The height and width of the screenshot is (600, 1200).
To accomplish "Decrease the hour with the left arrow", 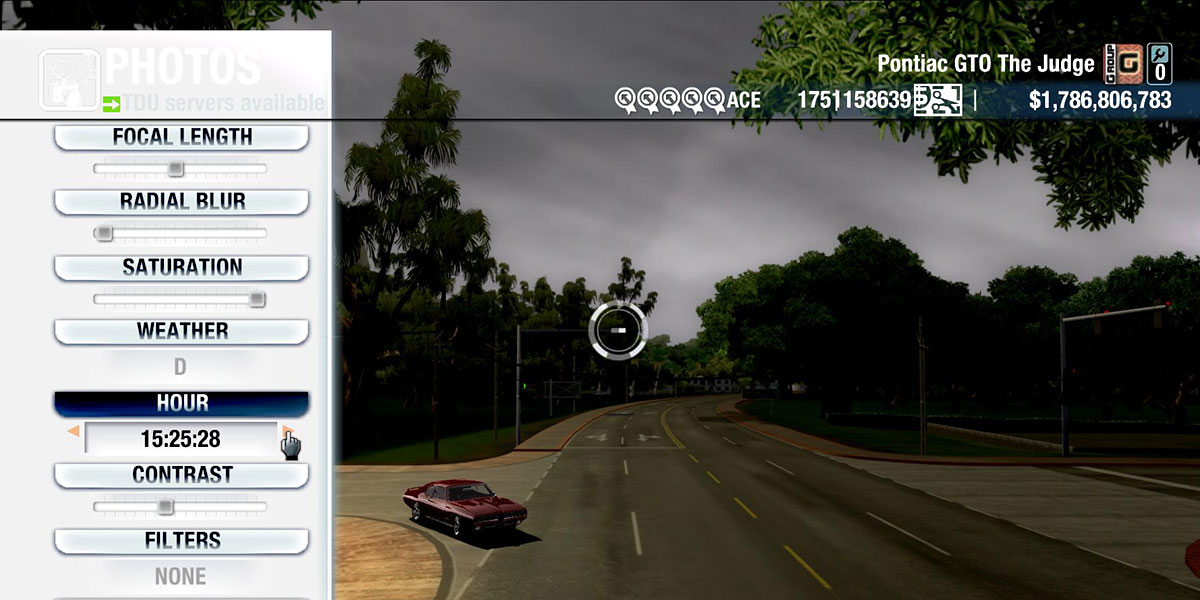I will coord(72,432).
